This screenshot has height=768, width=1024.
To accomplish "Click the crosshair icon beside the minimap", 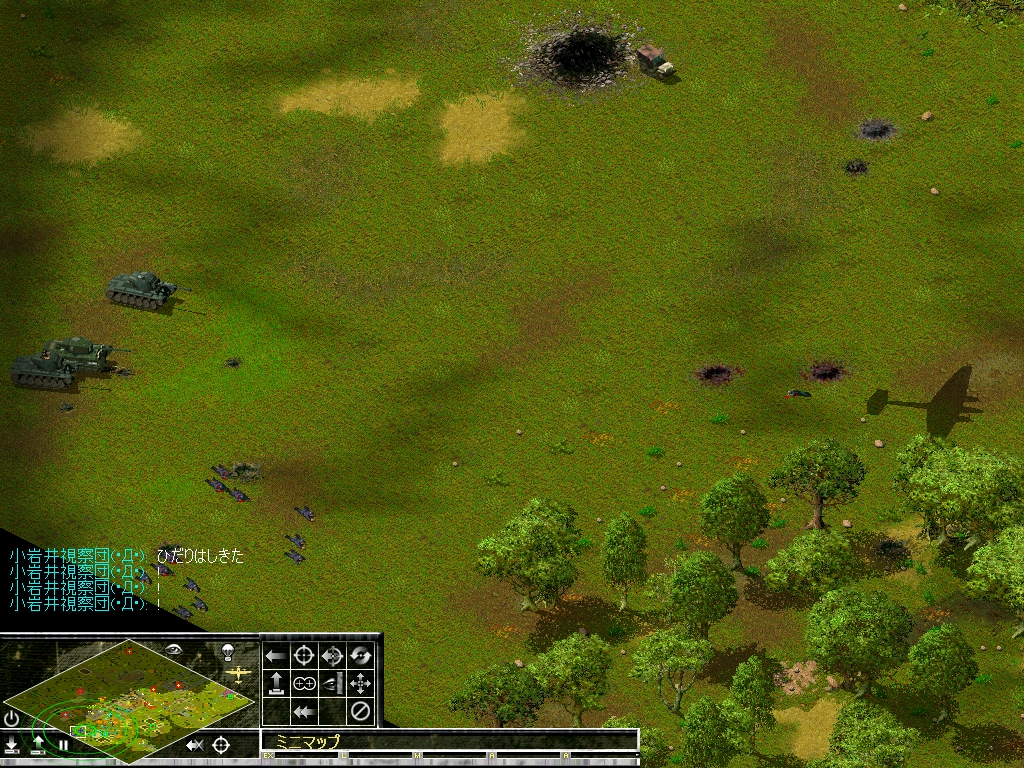I will (x=221, y=745).
